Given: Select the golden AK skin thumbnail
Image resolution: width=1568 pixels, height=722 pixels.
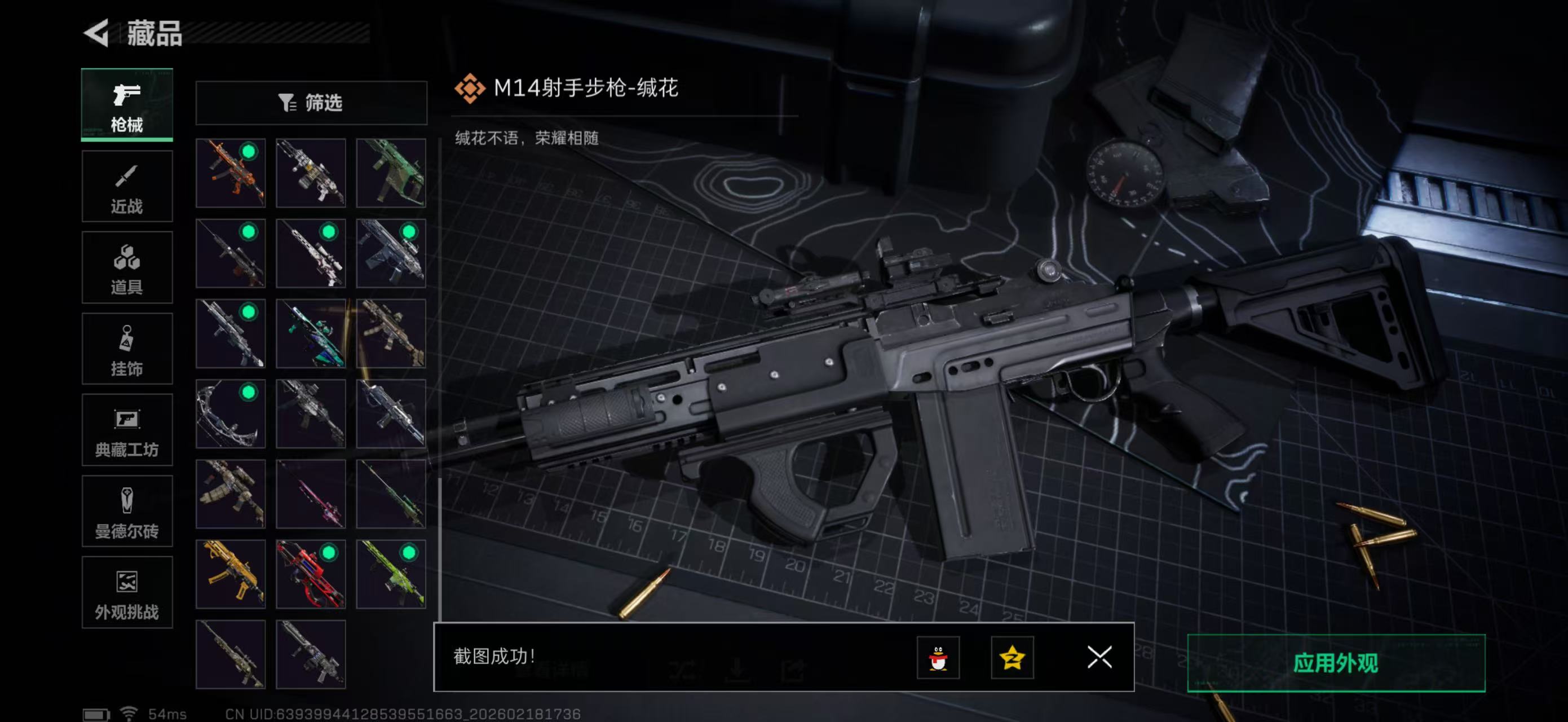Looking at the screenshot, I should click(x=230, y=574).
